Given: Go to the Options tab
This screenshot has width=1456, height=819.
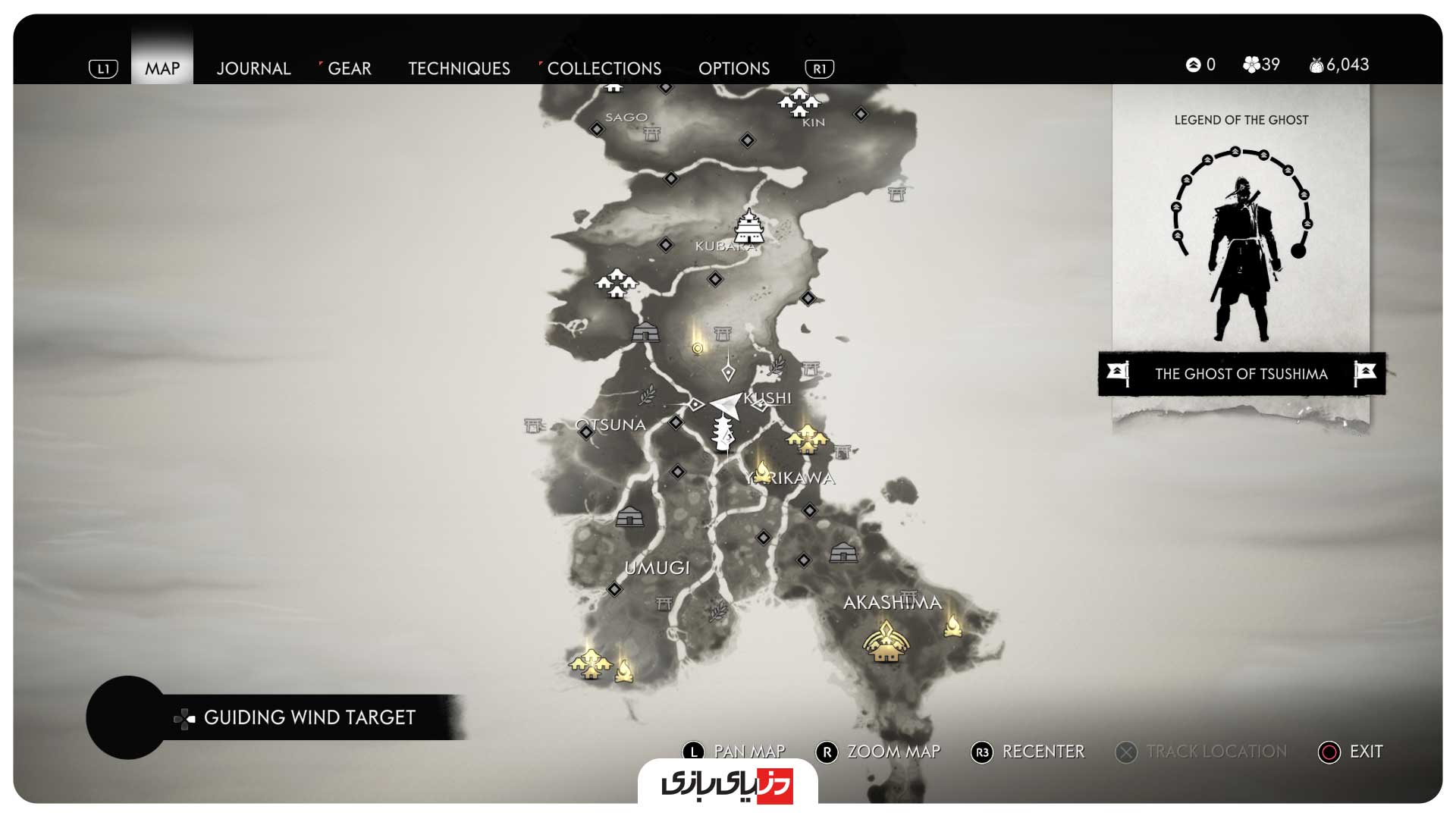Looking at the screenshot, I should (x=733, y=68).
